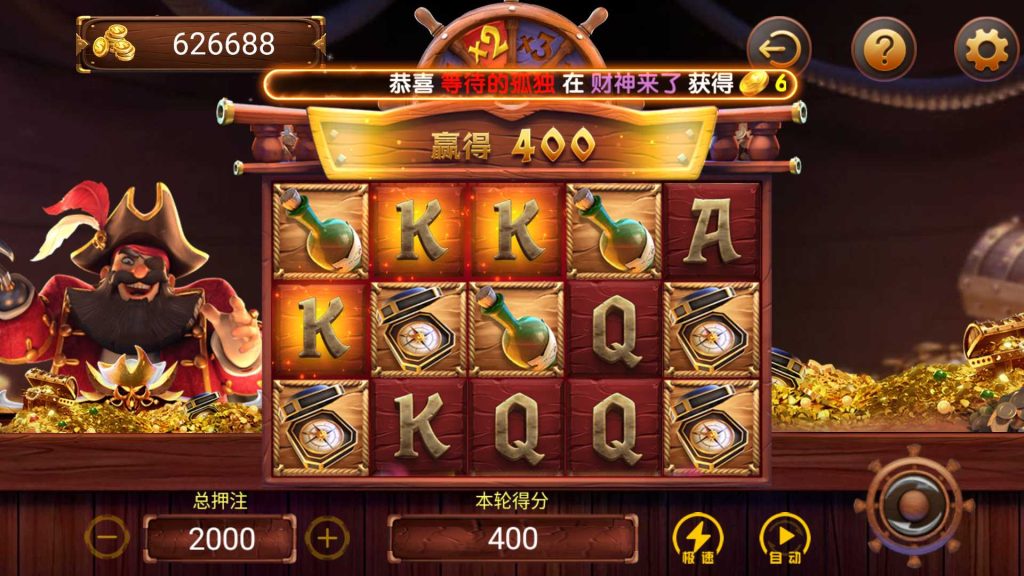Toggle the lightning bolt turbo speed button
The height and width of the screenshot is (576, 1024).
coord(698,538)
